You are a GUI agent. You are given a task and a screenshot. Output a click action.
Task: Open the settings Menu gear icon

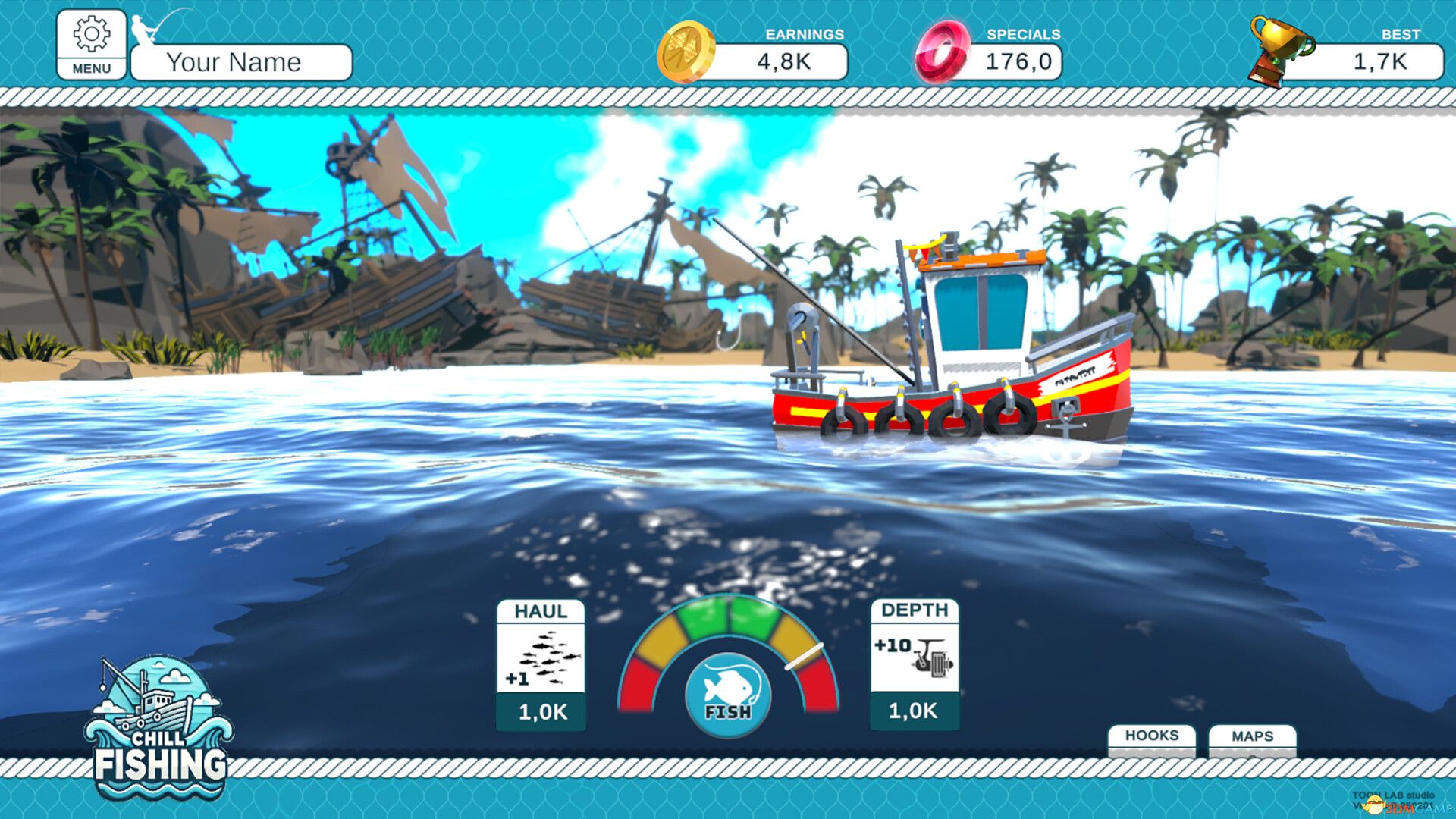[x=90, y=33]
